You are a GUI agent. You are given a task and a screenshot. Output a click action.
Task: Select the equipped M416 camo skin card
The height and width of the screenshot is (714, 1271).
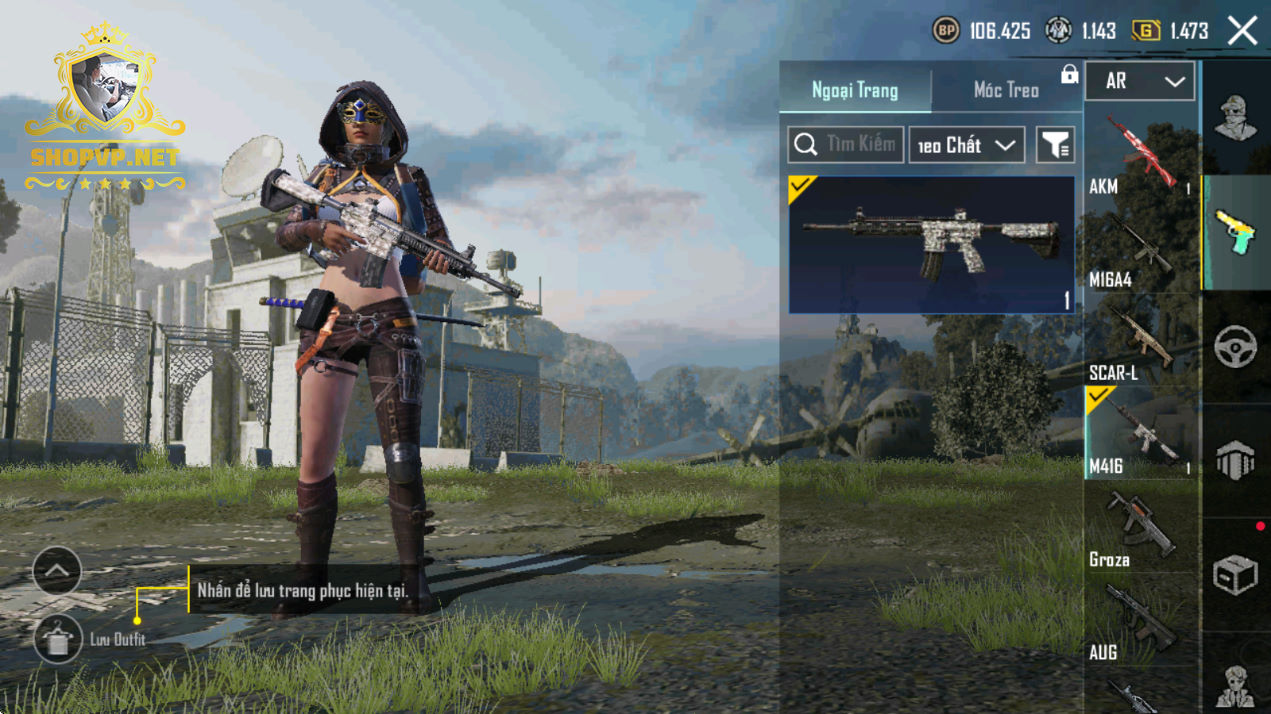coord(931,245)
